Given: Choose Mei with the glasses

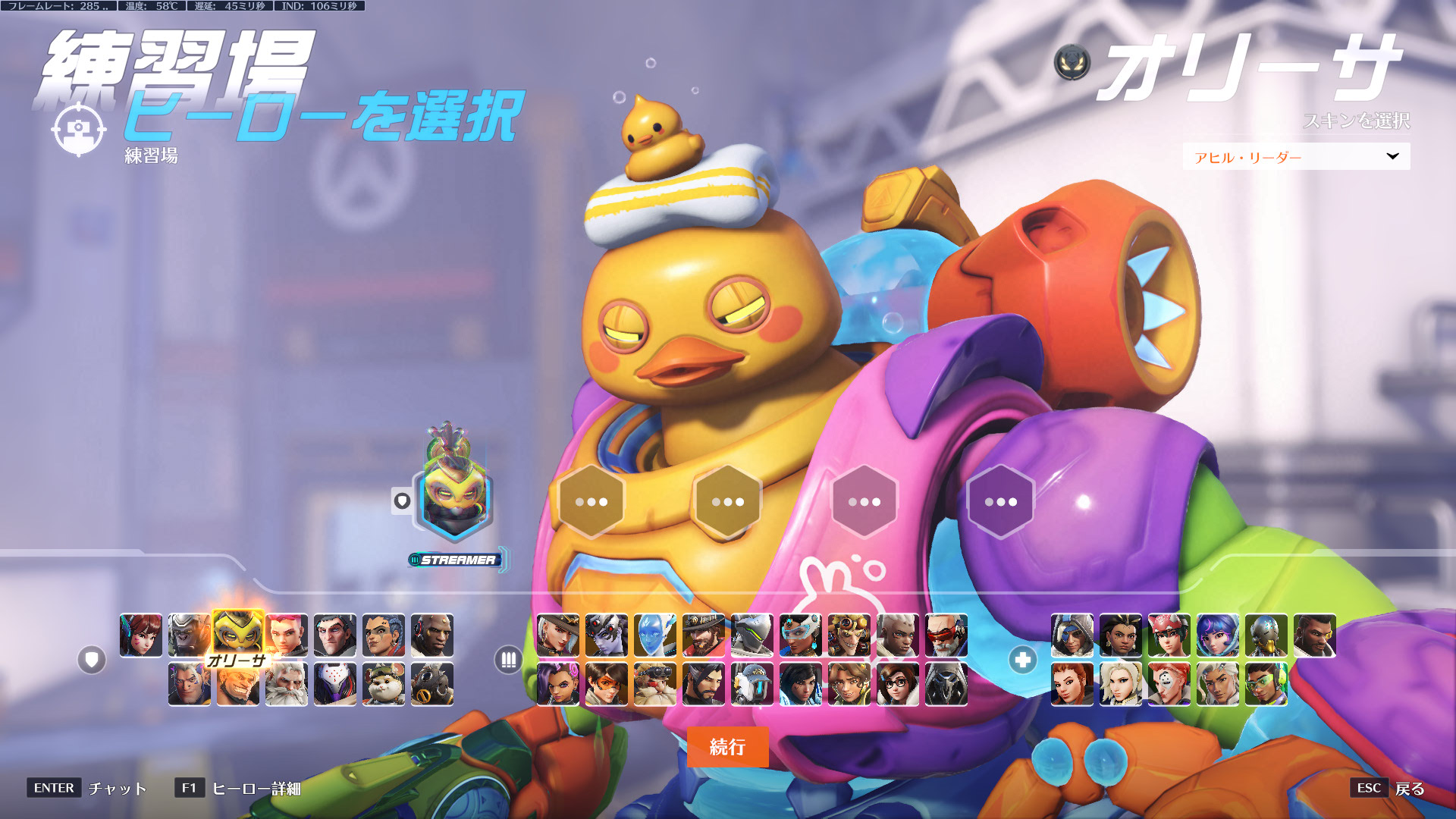Looking at the screenshot, I should click(898, 684).
